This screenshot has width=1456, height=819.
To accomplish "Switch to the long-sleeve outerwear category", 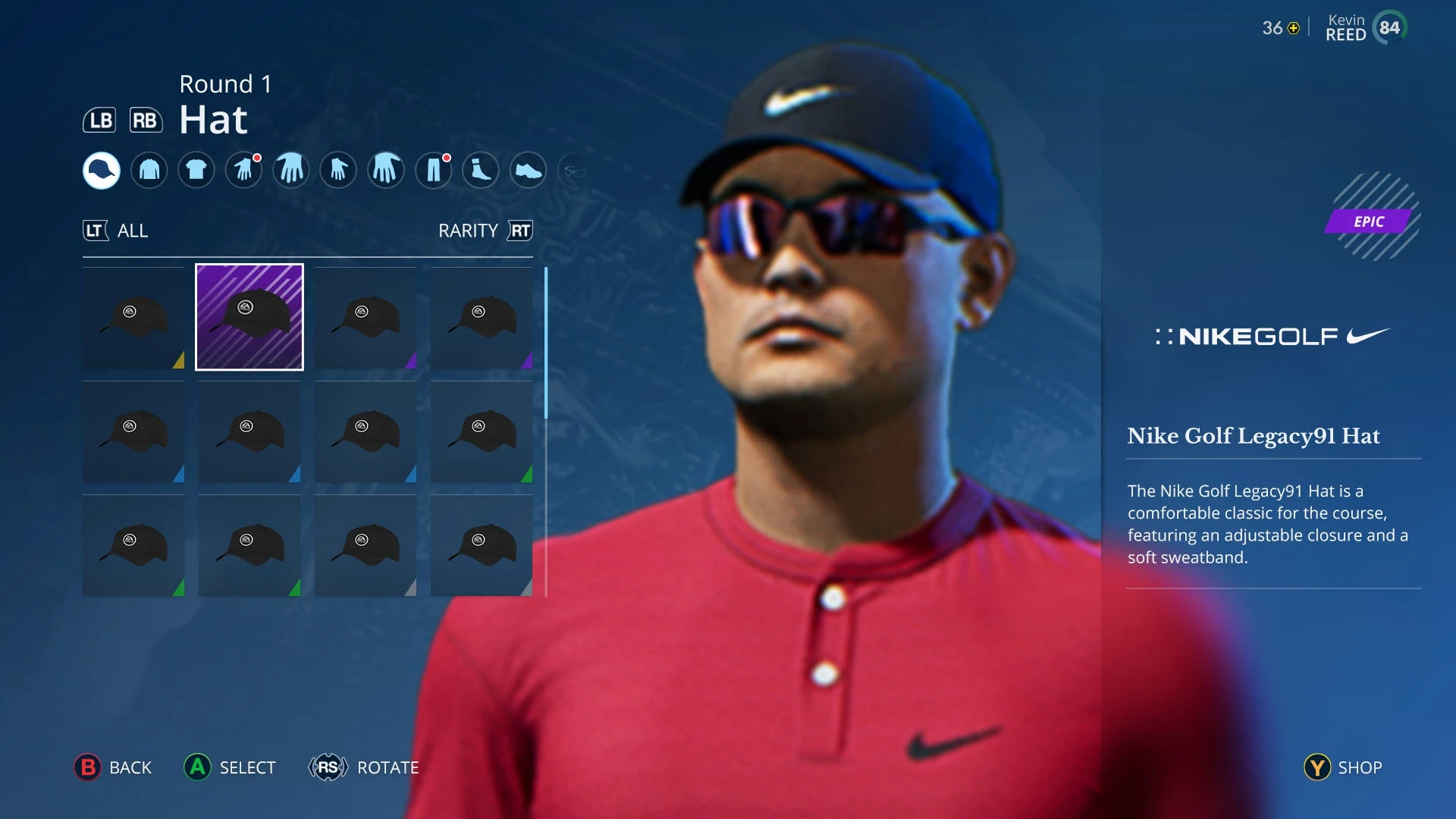I will pos(149,170).
